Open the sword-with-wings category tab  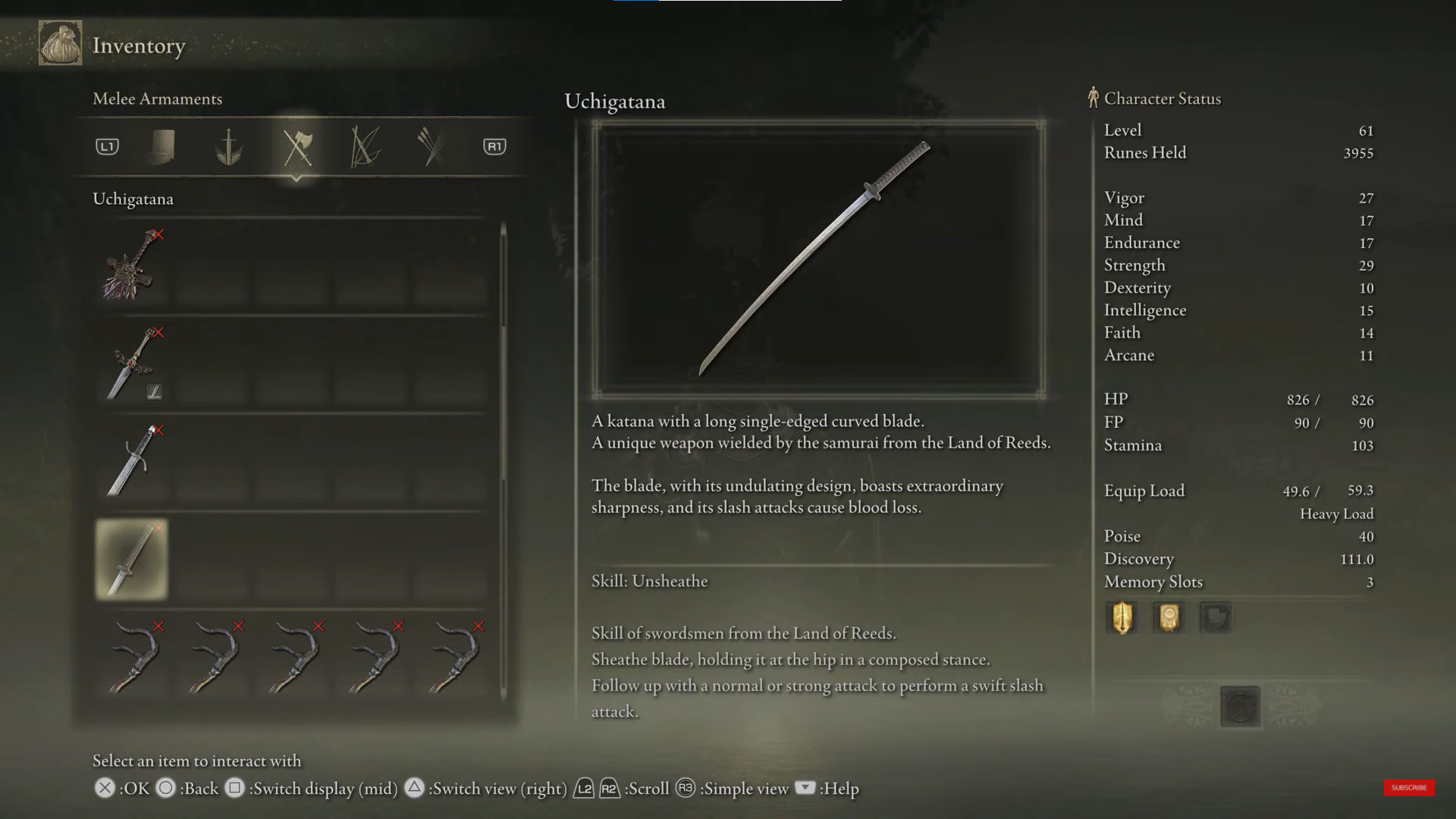click(228, 147)
